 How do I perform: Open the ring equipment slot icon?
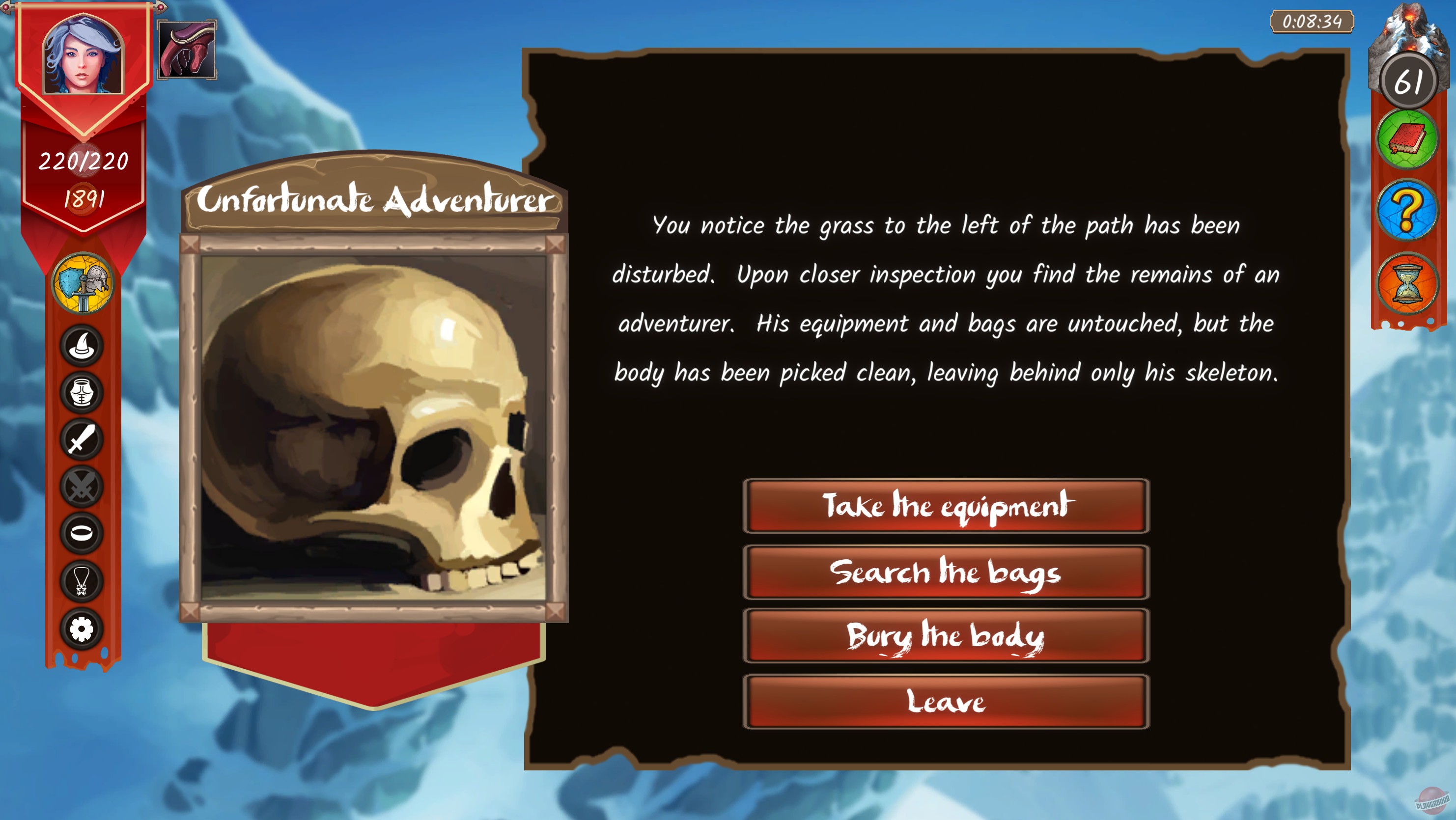click(81, 529)
